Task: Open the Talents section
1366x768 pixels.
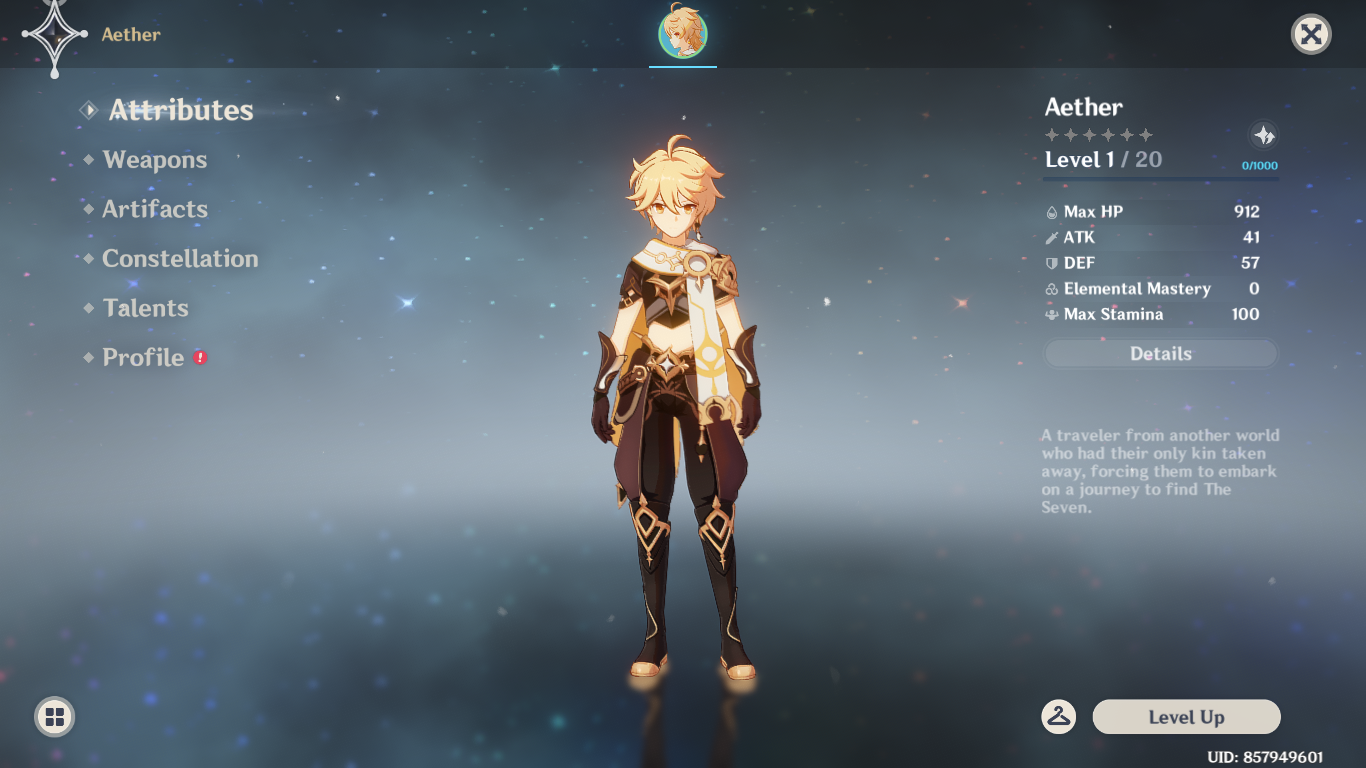Action: tap(145, 308)
